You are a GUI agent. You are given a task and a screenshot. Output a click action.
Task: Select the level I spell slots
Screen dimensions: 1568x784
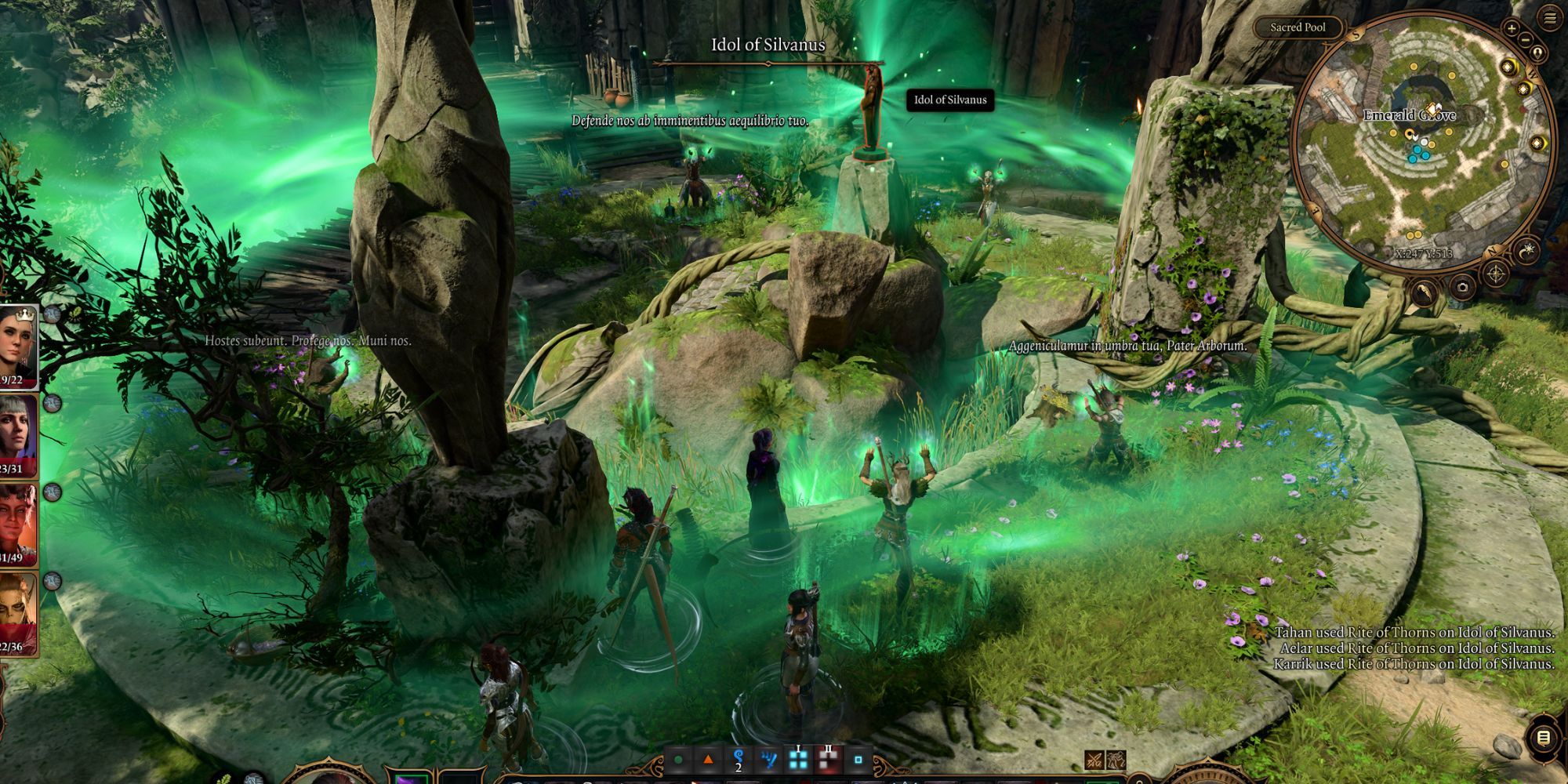(x=798, y=758)
